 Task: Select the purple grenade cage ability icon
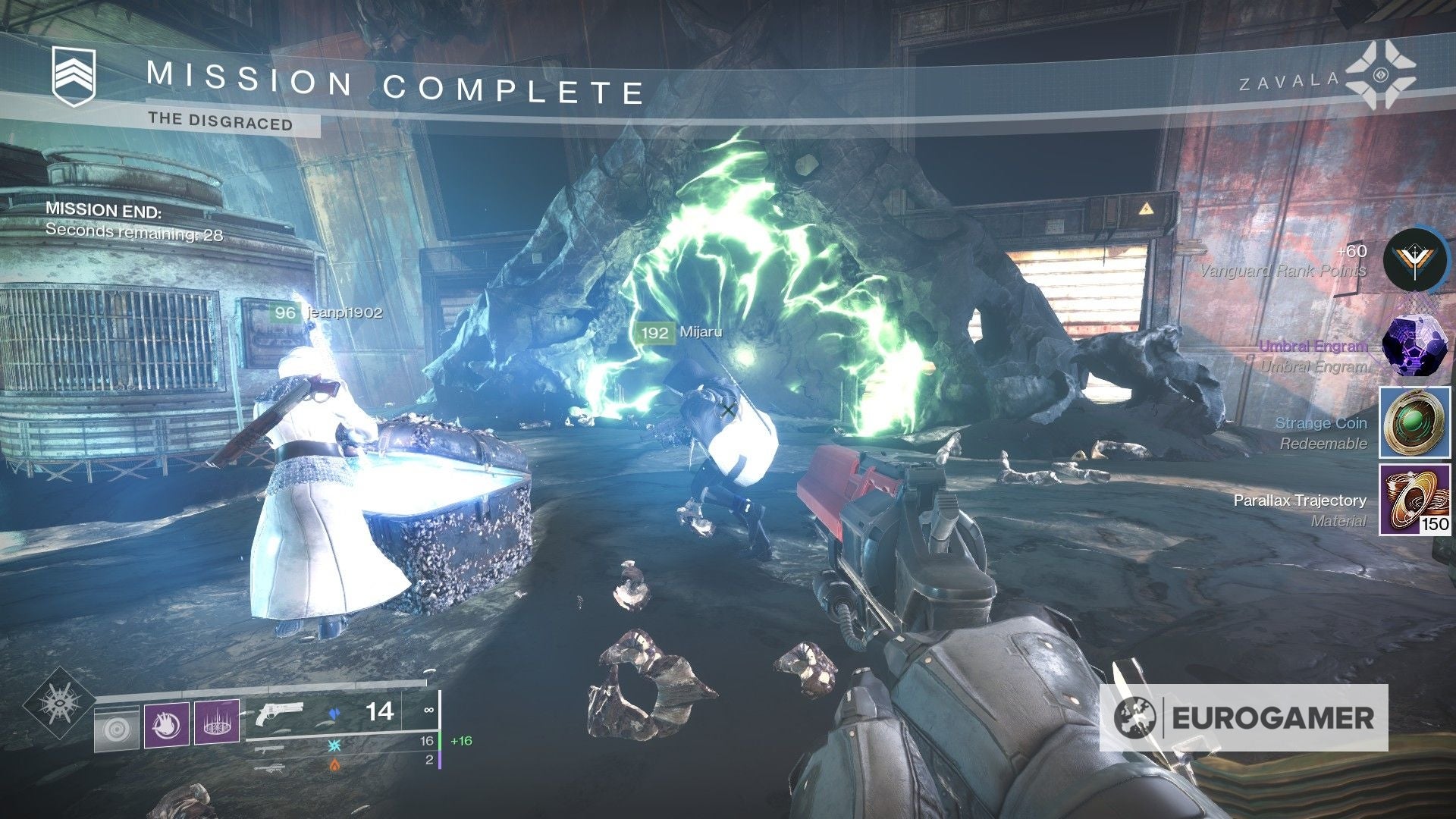218,723
